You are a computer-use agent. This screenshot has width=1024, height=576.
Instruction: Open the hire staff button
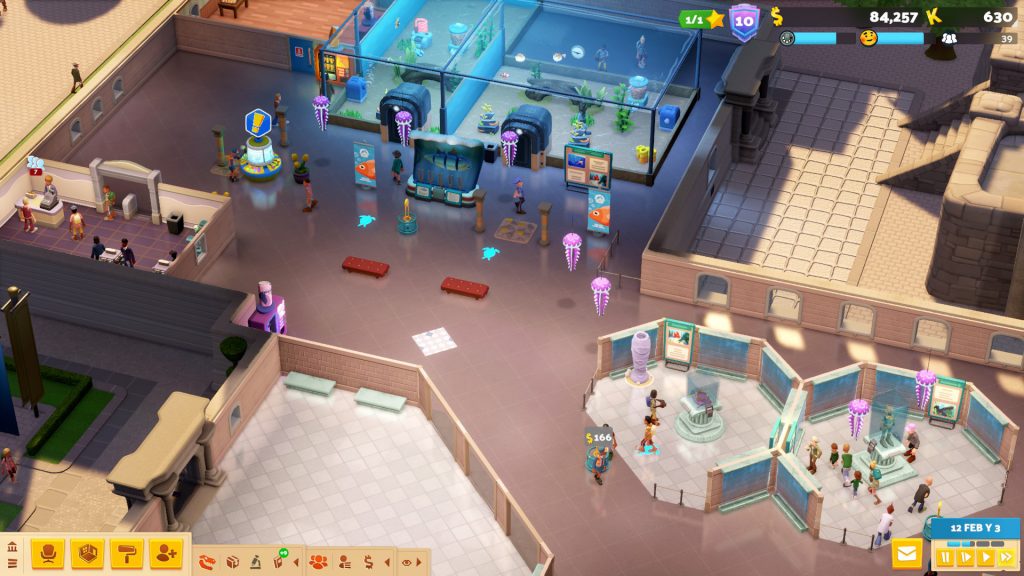tap(166, 553)
